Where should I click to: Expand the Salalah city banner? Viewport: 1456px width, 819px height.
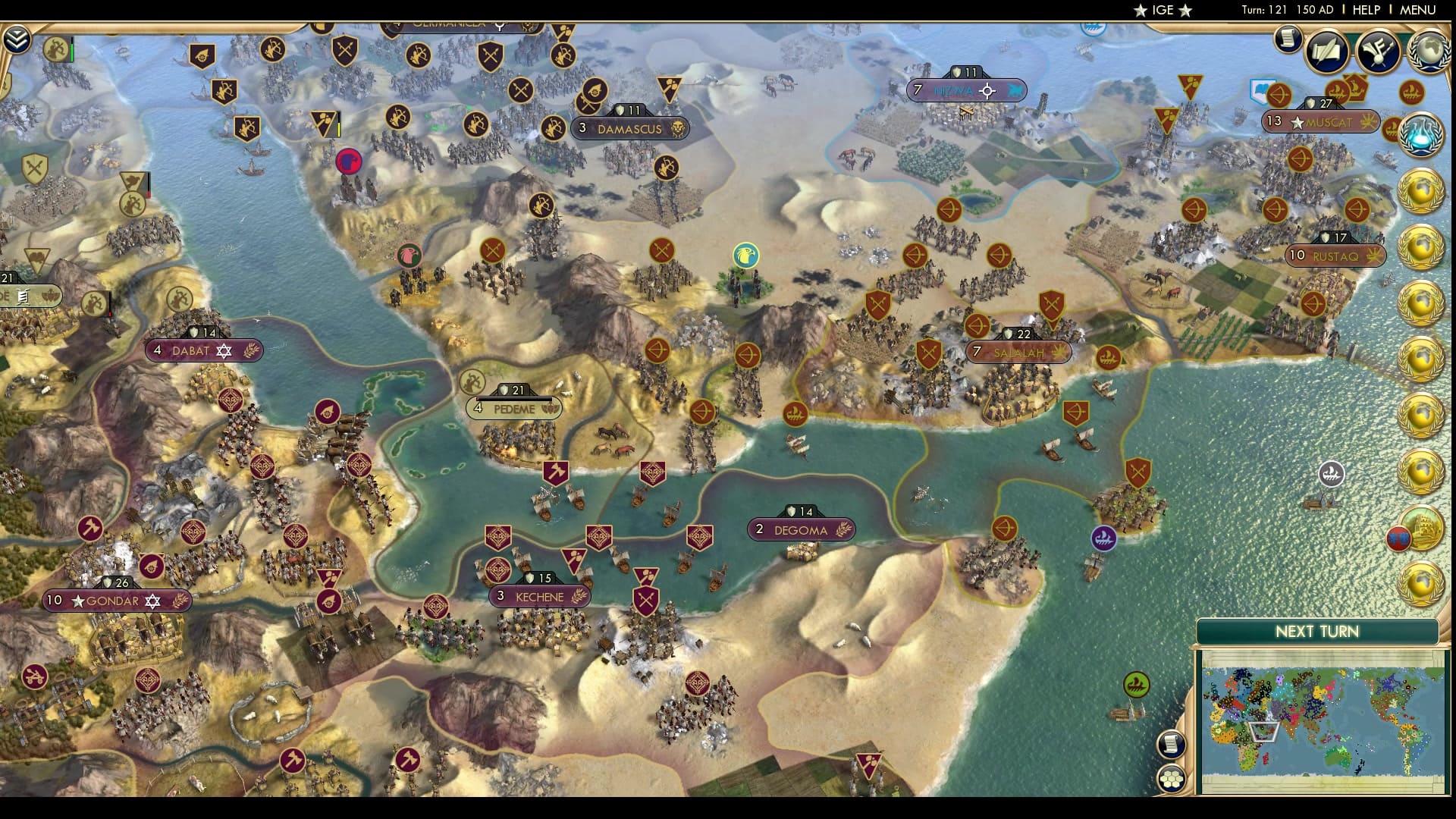(1018, 352)
